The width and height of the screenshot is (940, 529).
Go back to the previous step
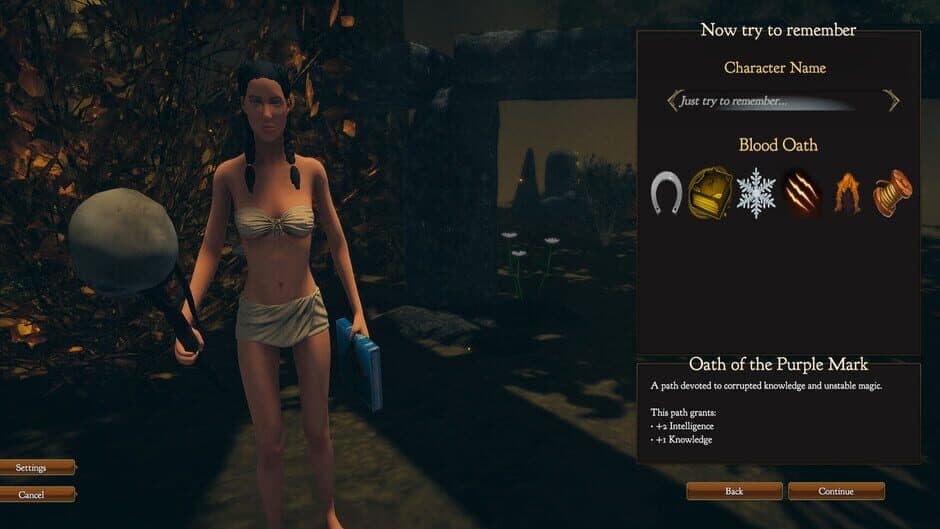pyautogui.click(x=734, y=491)
